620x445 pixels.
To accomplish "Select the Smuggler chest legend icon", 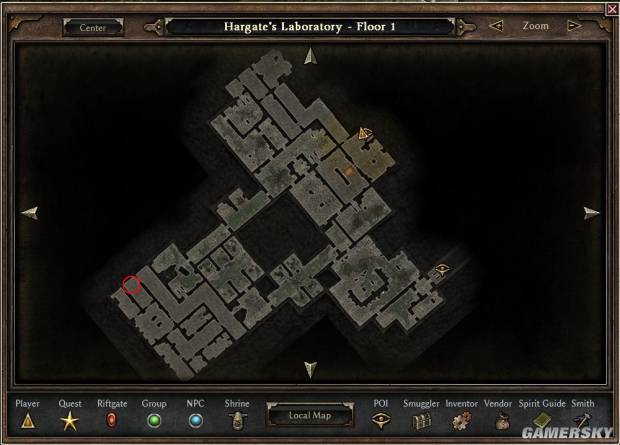I will (421, 421).
